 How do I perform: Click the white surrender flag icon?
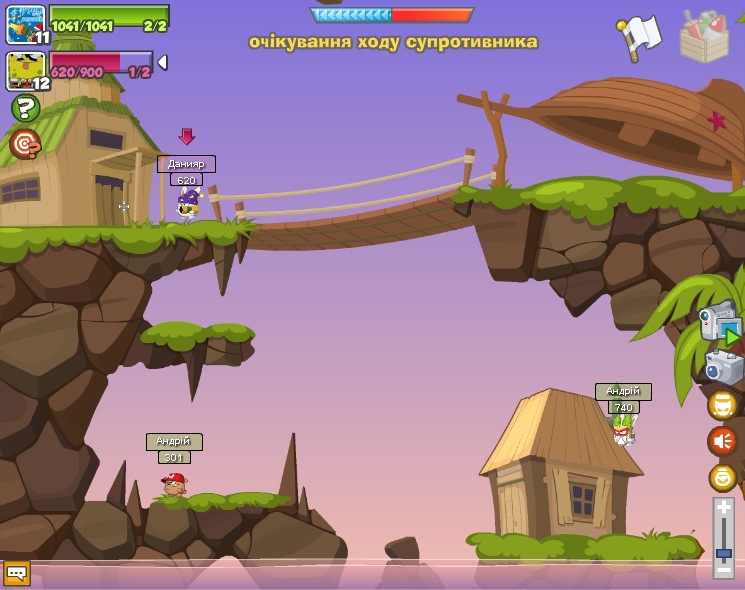640,36
